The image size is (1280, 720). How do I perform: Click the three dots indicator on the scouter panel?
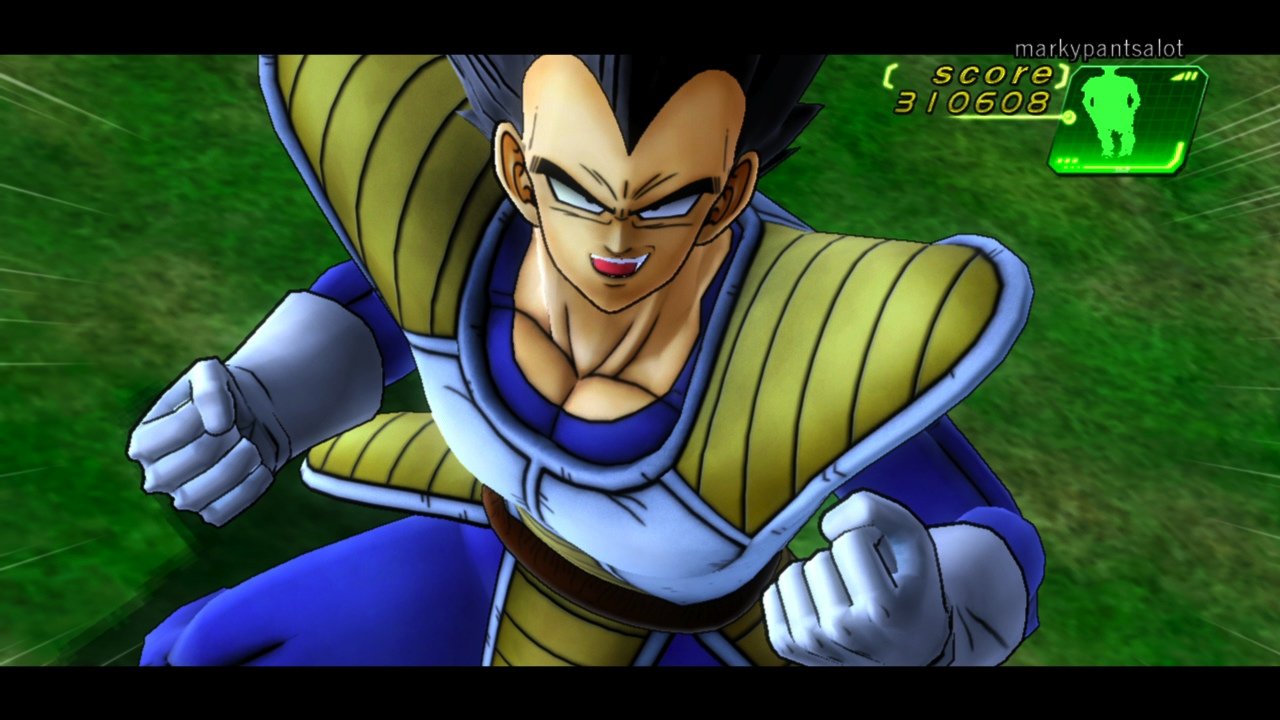click(x=1066, y=161)
